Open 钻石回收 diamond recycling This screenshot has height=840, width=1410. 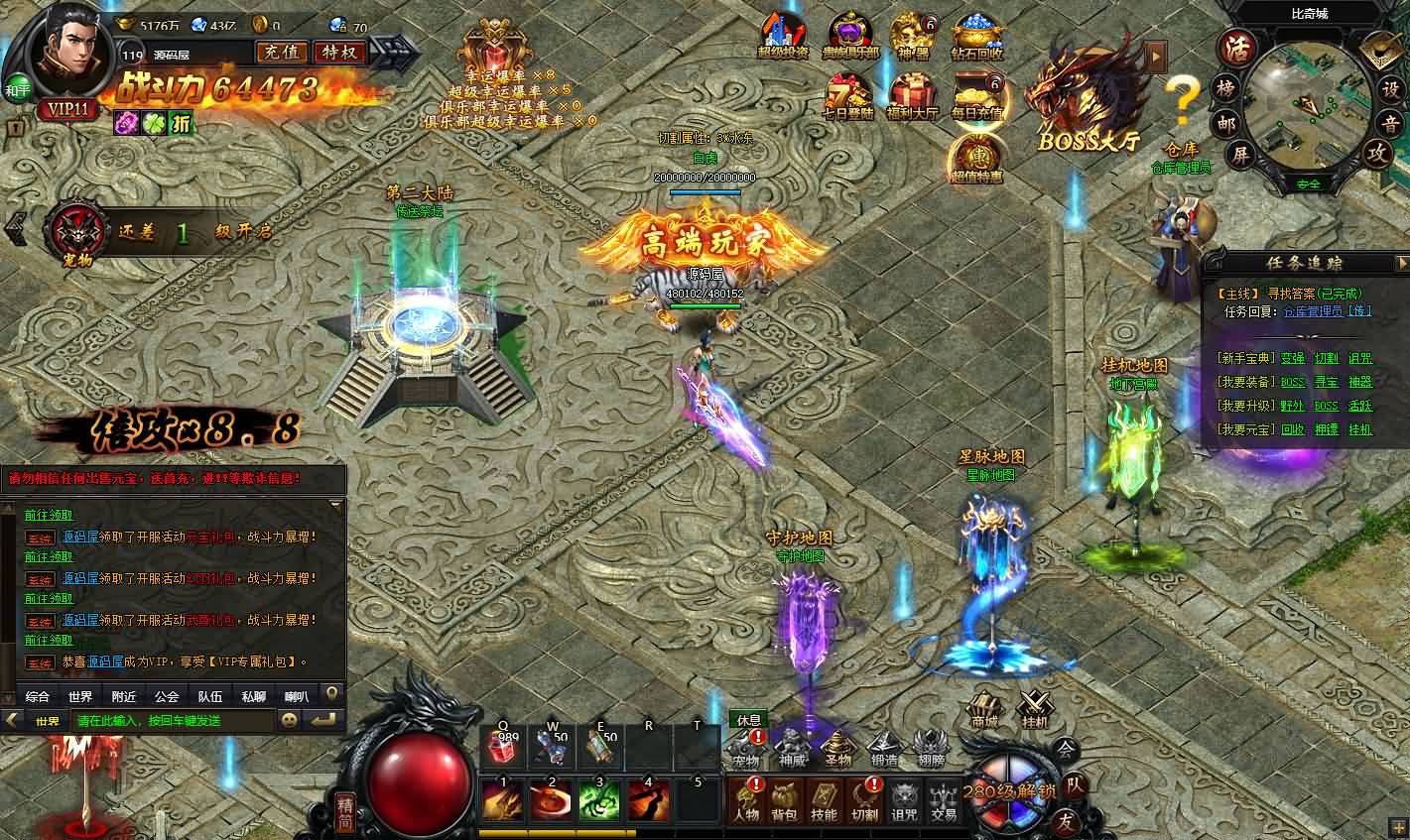click(x=975, y=30)
